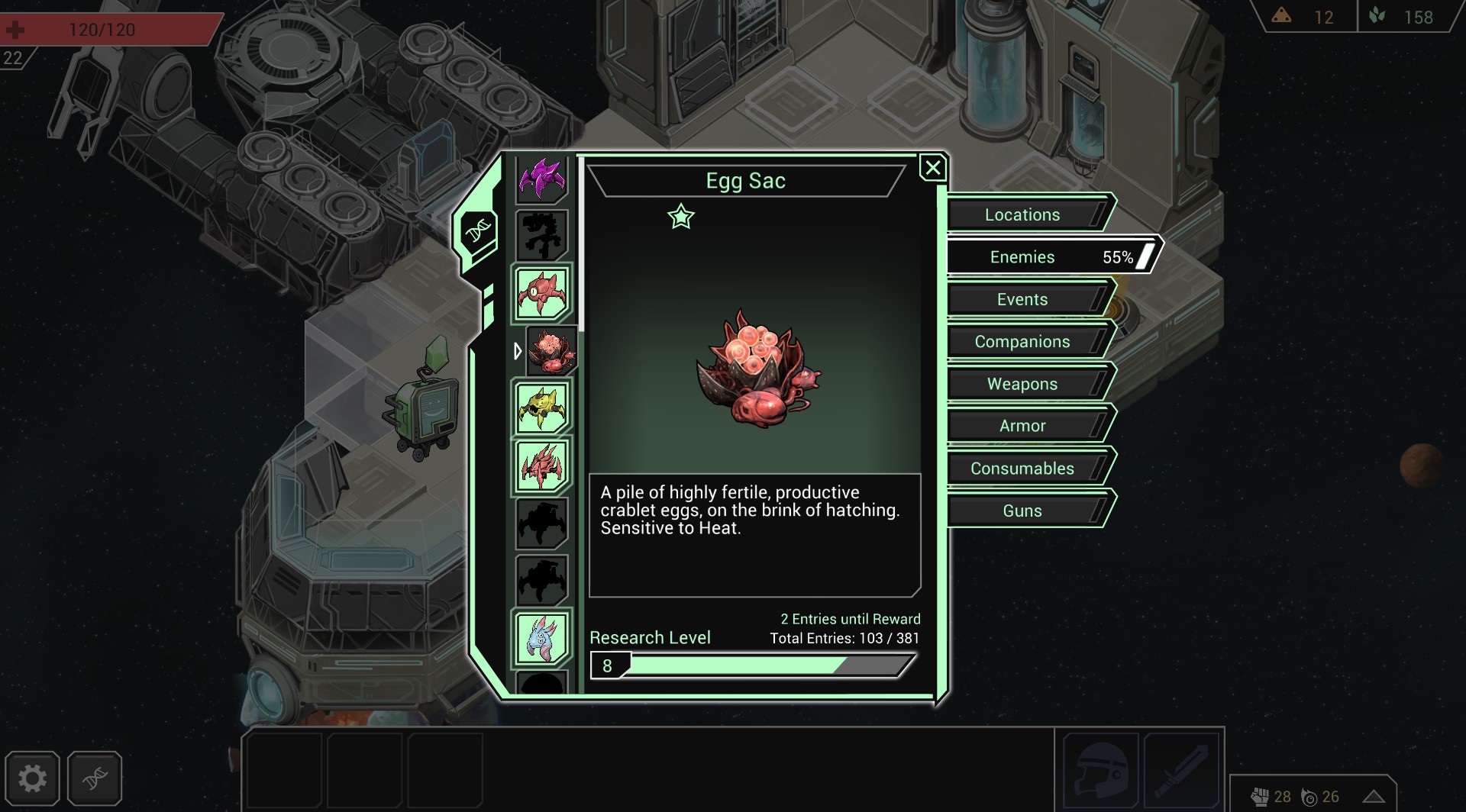
Task: Click the star icon above Egg Sac
Action: 680,217
